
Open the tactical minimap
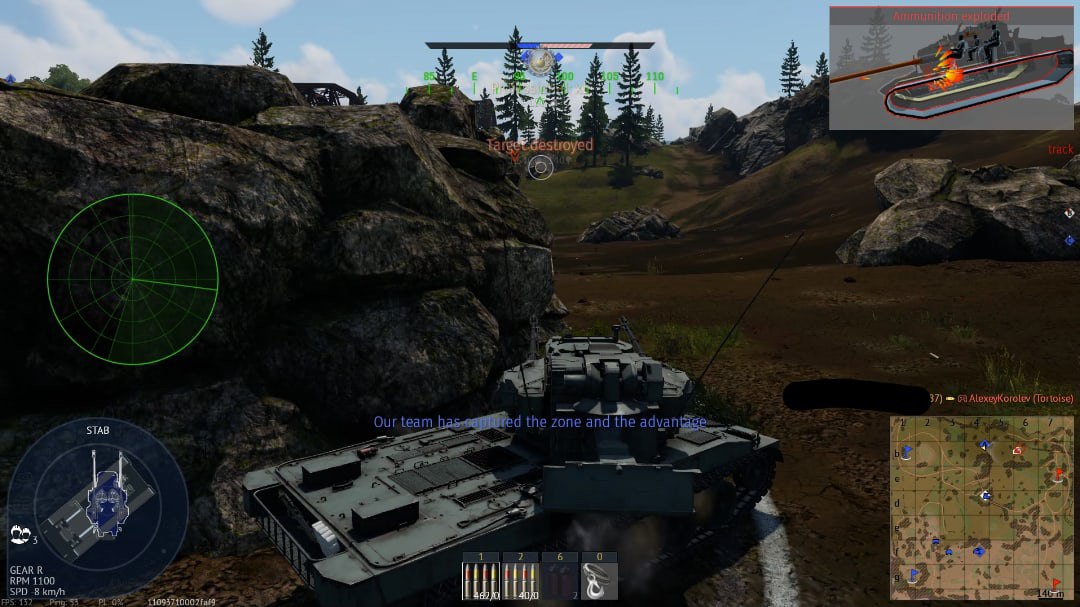pyautogui.click(x=981, y=507)
